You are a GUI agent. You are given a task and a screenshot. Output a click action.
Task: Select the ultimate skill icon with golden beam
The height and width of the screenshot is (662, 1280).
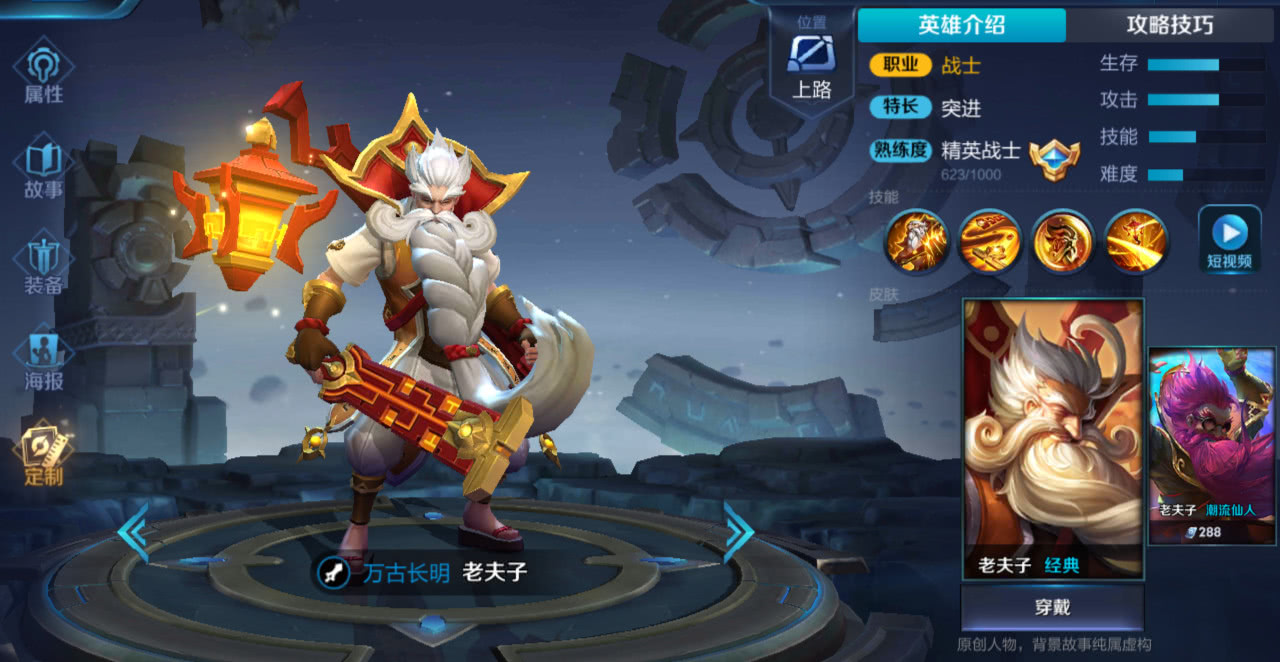tap(1135, 241)
